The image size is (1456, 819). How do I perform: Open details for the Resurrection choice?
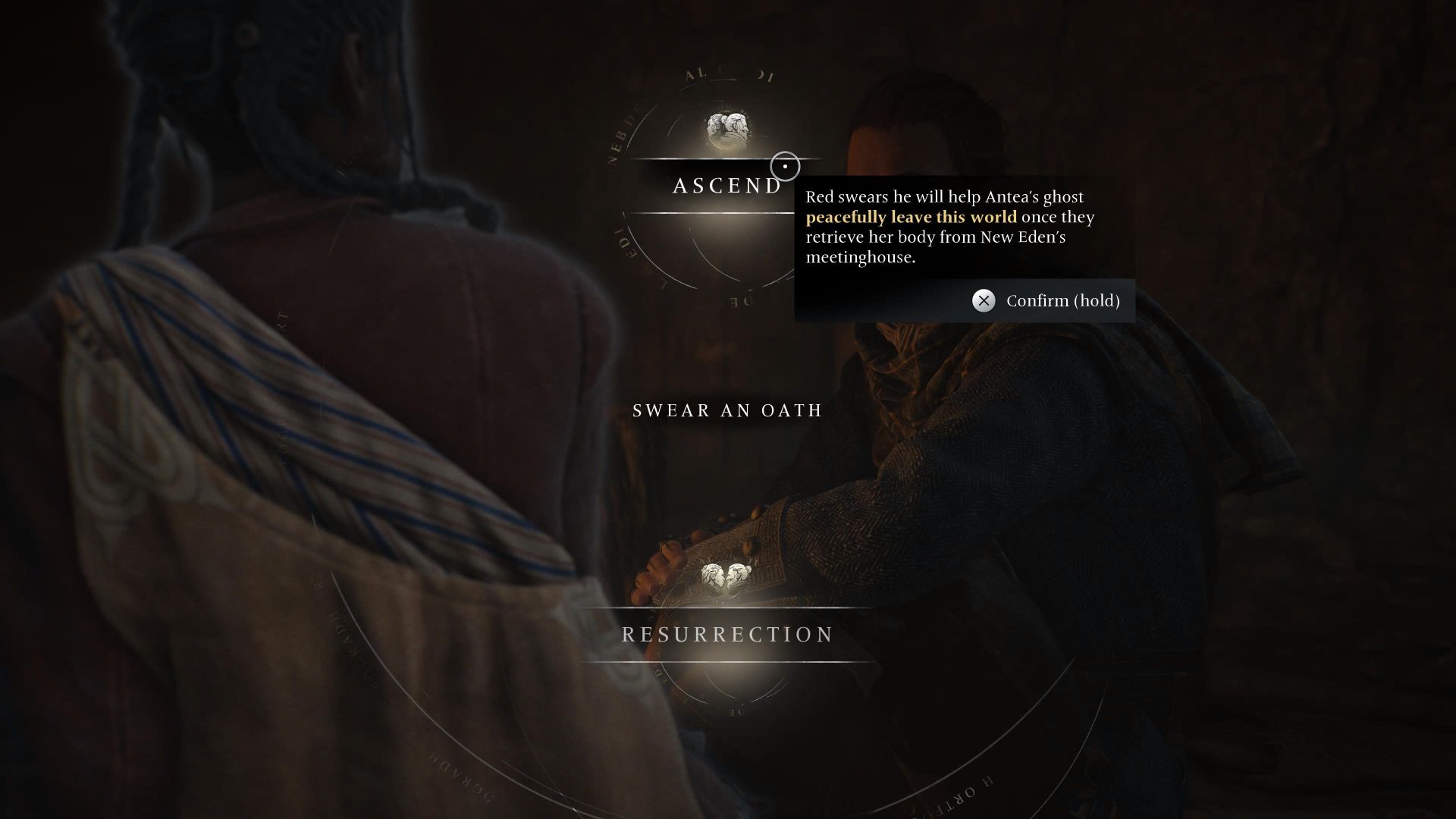[726, 634]
